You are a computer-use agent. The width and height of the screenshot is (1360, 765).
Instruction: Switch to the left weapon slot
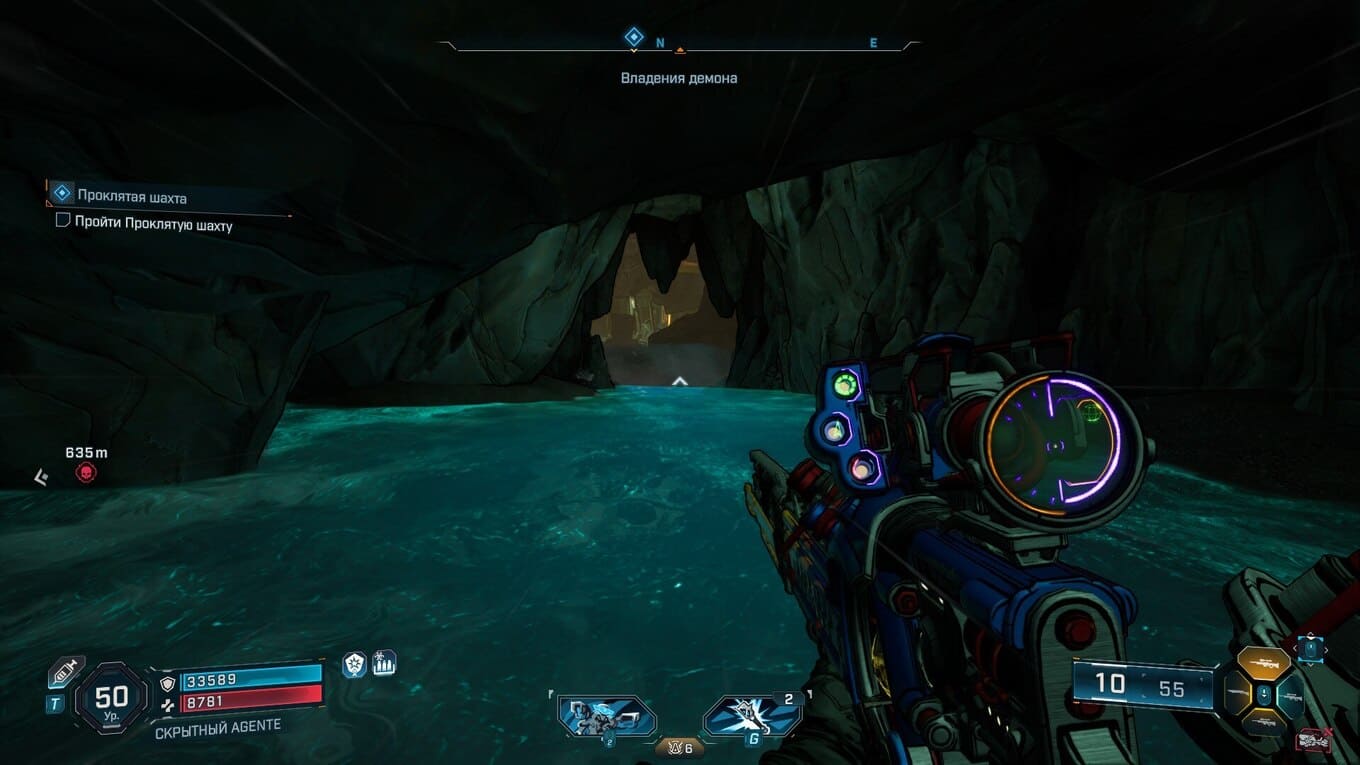pyautogui.click(x=1238, y=694)
